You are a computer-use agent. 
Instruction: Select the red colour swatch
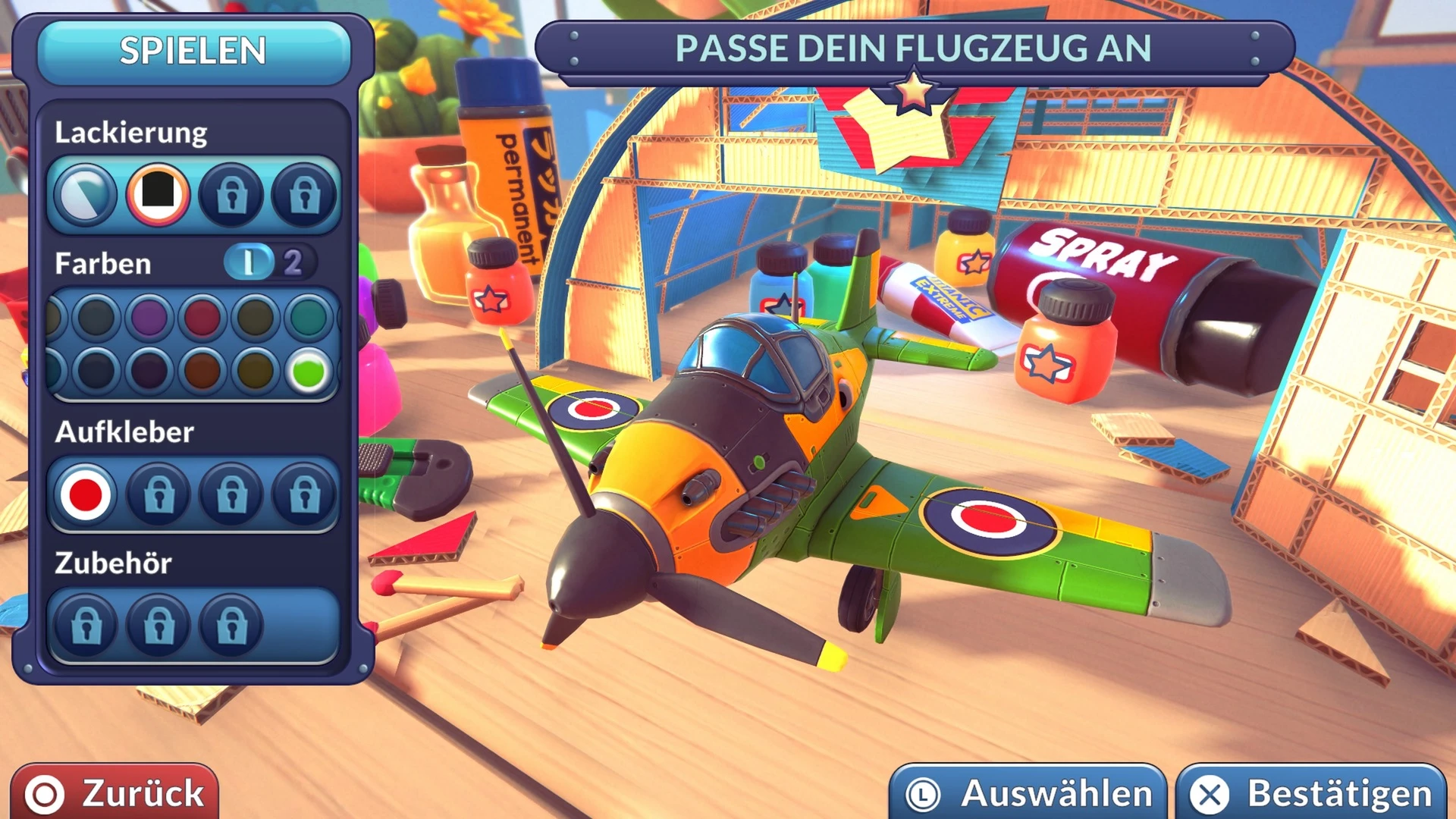pyautogui.click(x=202, y=317)
